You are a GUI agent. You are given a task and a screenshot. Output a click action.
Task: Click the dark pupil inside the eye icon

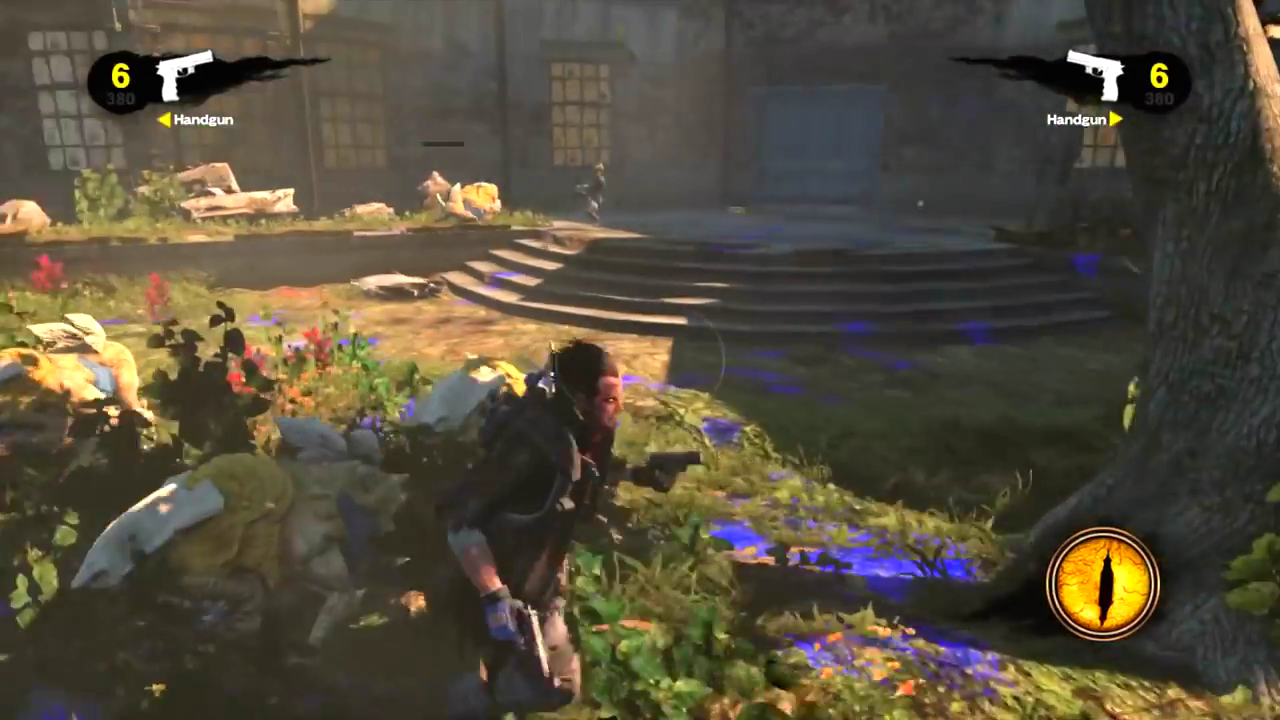(1105, 585)
